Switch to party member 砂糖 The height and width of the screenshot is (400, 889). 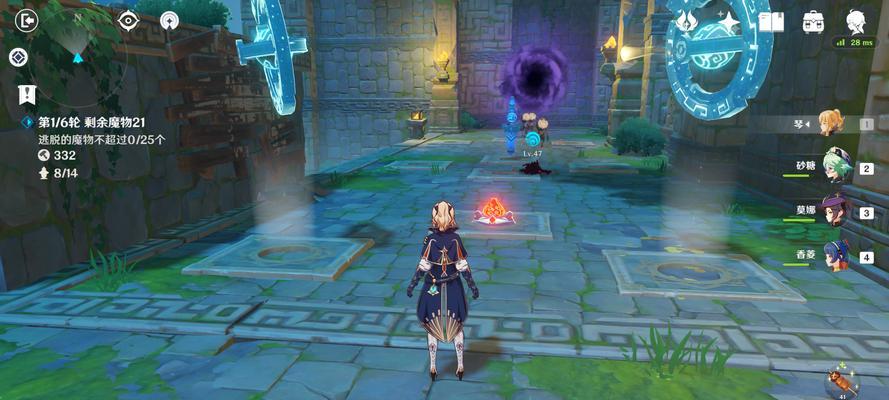tap(836, 168)
